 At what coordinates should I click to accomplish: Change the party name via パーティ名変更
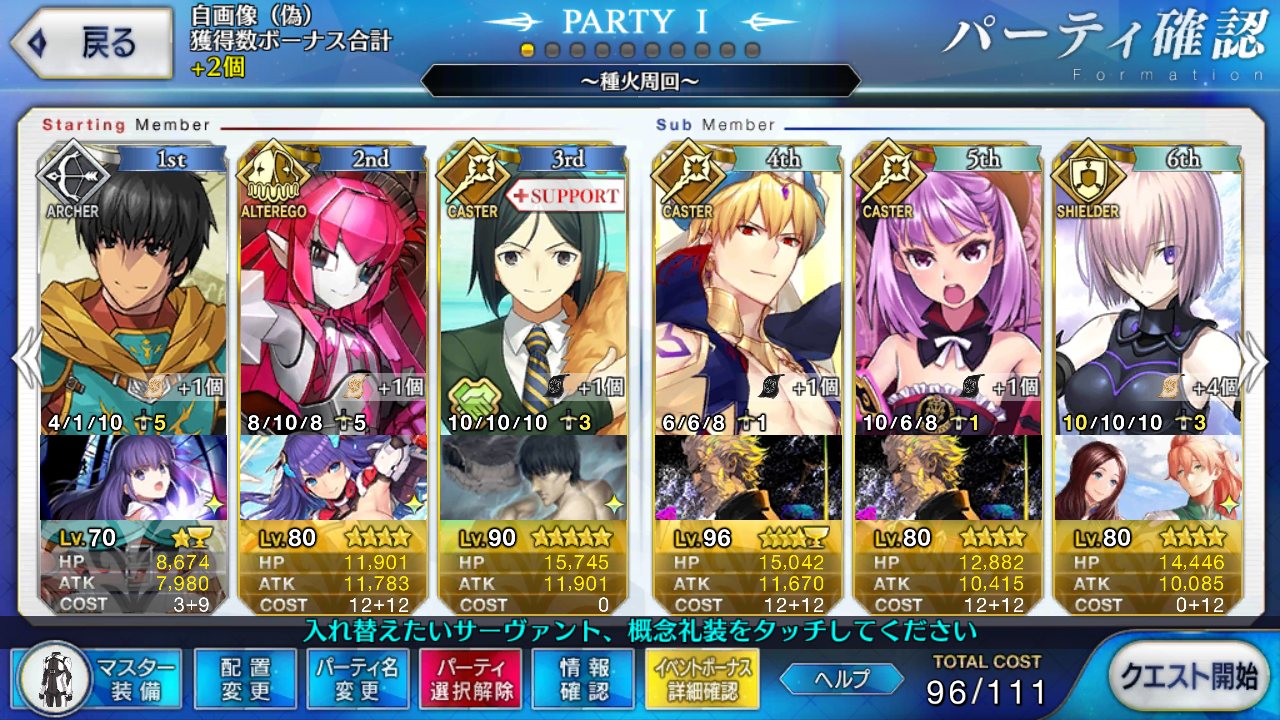coord(359,678)
